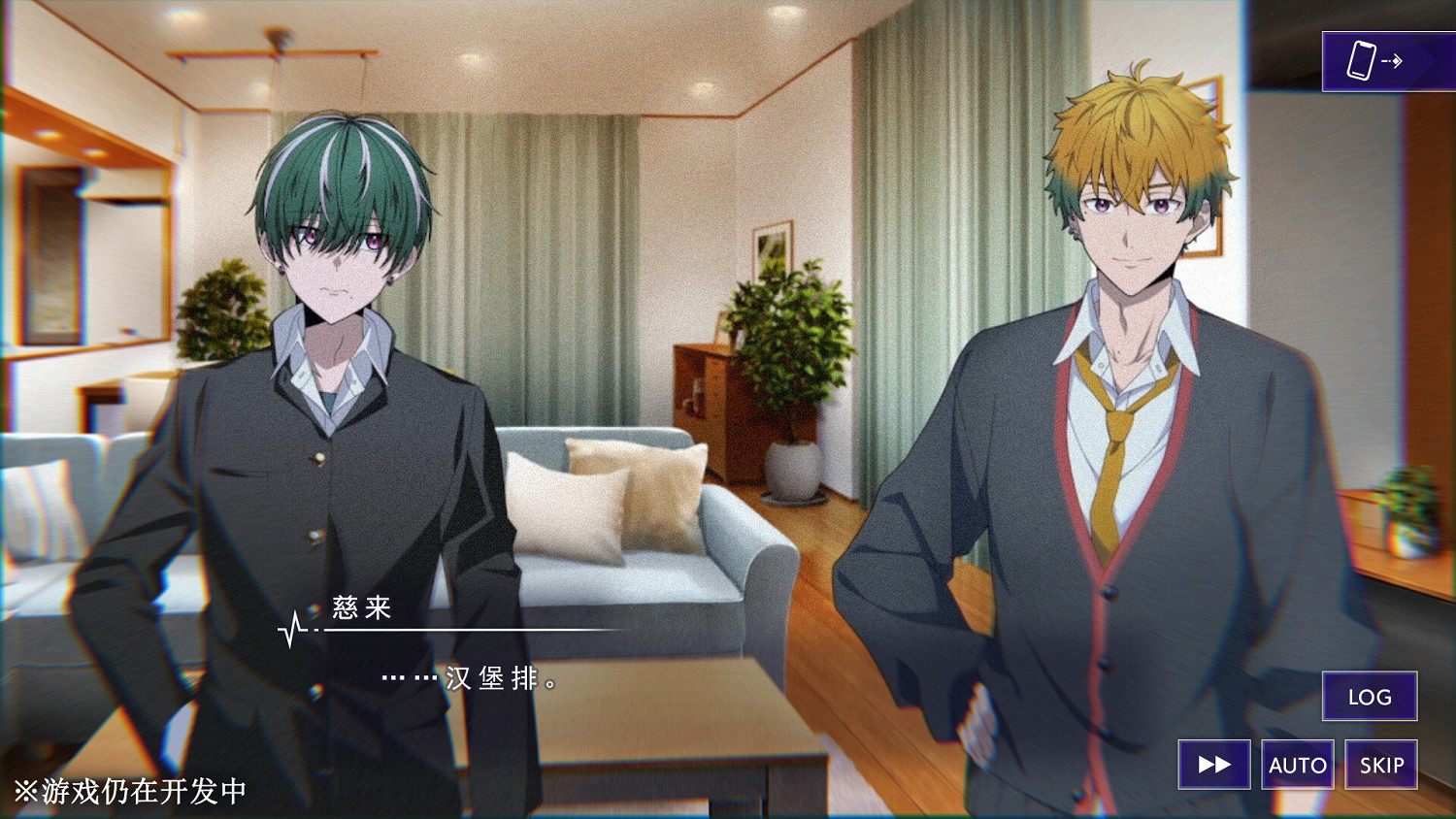Click the double-triangle skip-ahead icon

(x=1213, y=764)
